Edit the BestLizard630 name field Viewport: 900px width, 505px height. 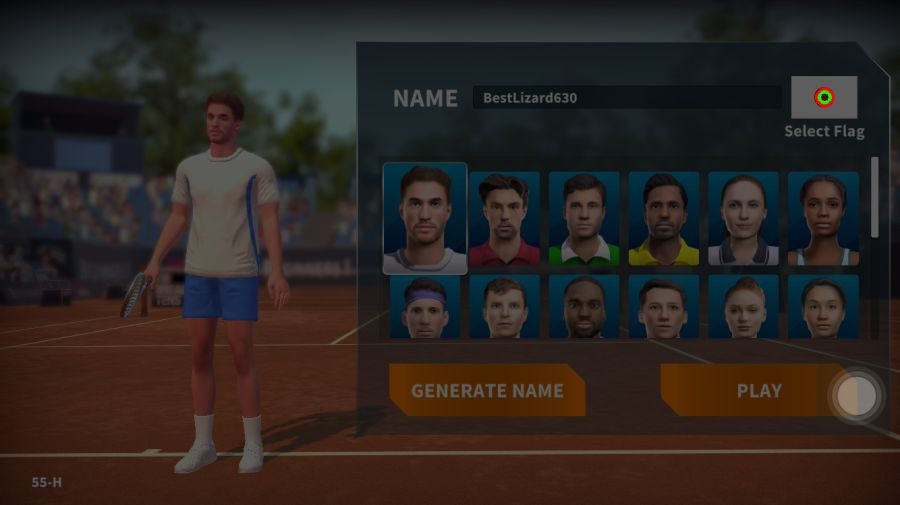point(627,98)
